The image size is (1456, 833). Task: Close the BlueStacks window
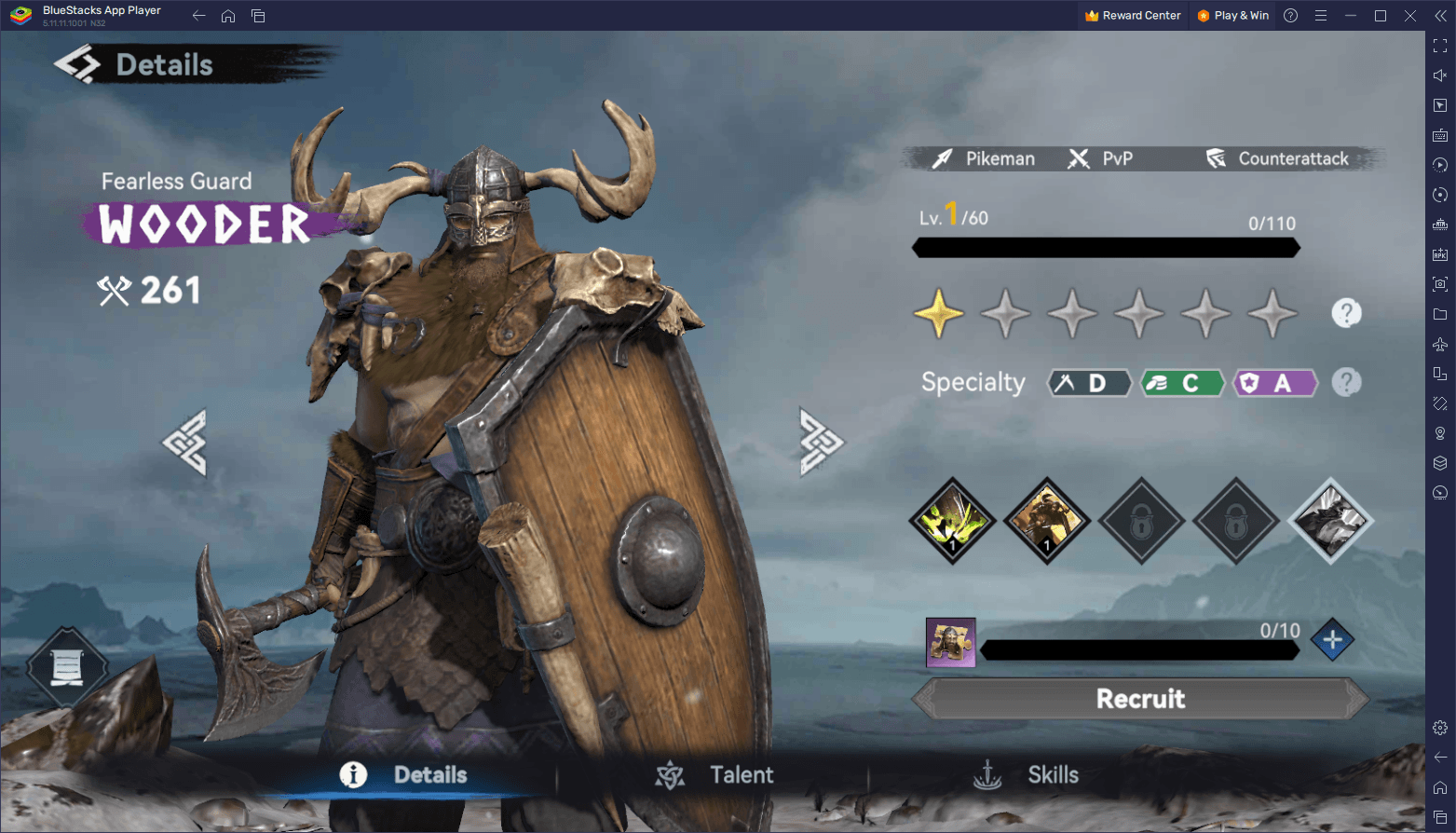(x=1410, y=16)
